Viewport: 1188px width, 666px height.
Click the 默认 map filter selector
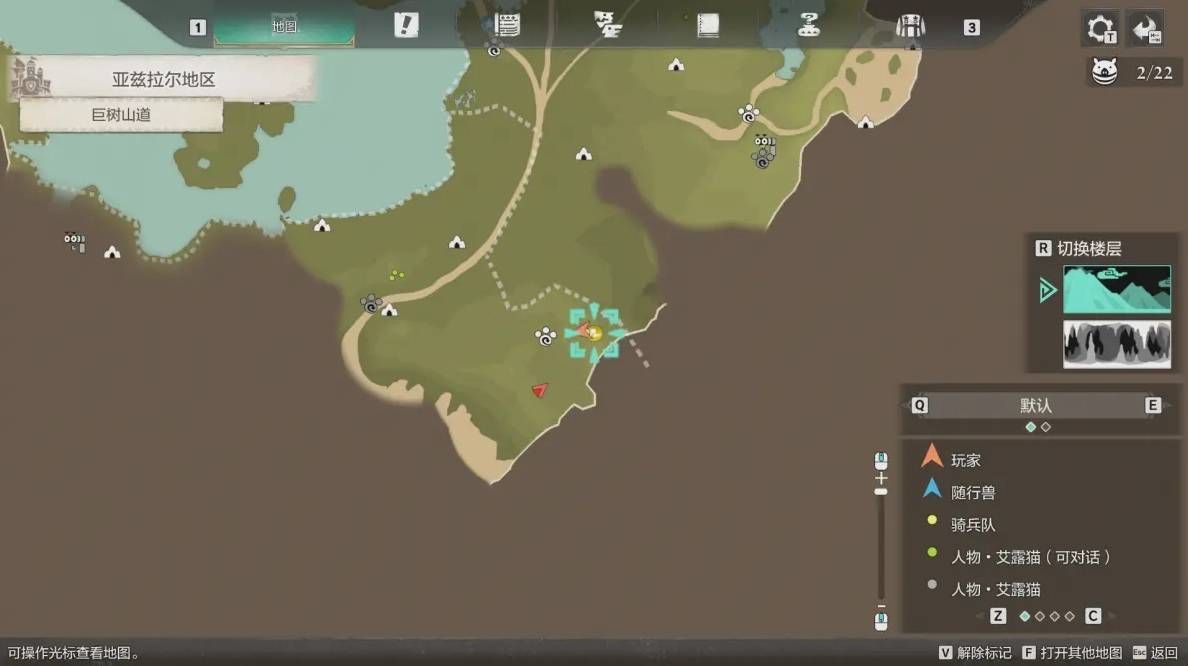1036,406
